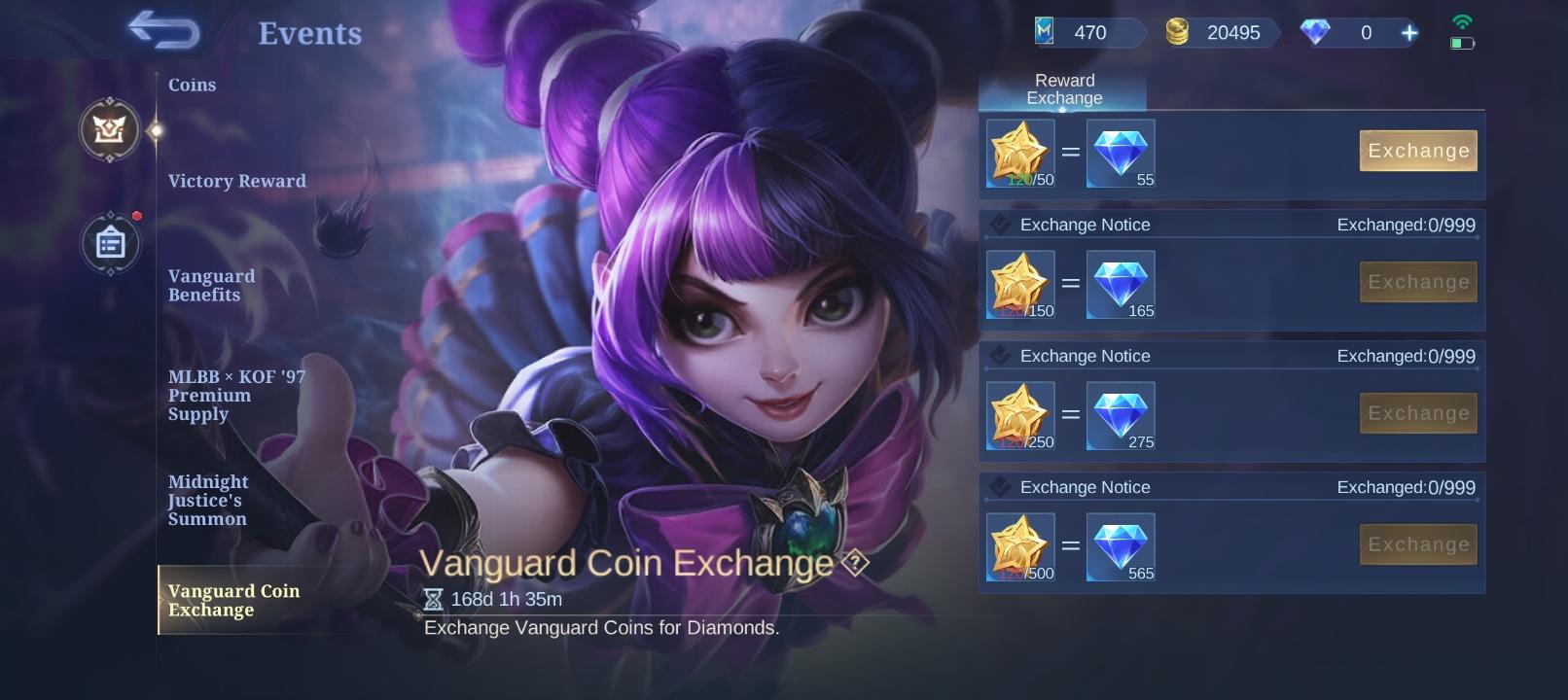Open Victory Reward from the event list
This screenshot has height=700, width=1568.
pyautogui.click(x=237, y=181)
